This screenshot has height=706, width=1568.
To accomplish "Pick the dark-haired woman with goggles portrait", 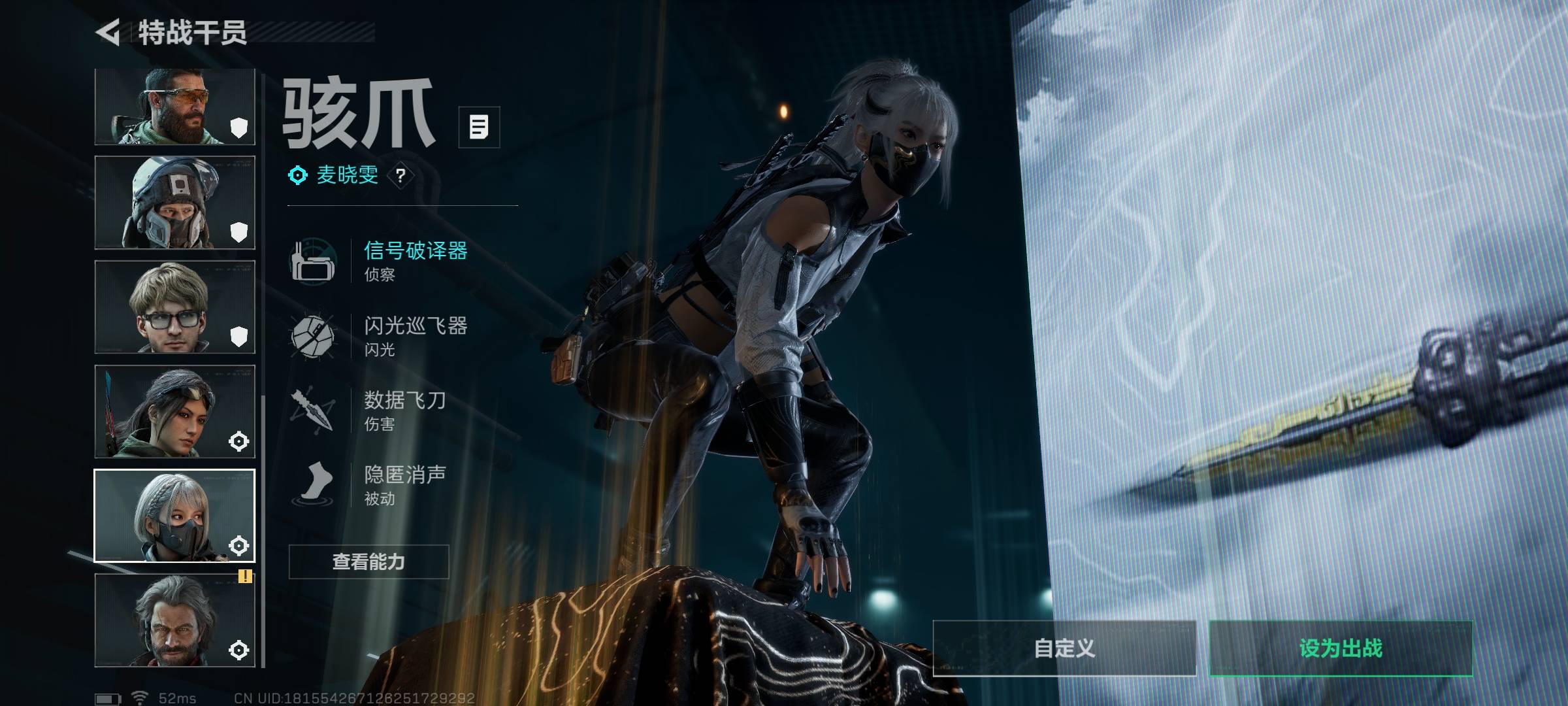I will click(x=174, y=412).
